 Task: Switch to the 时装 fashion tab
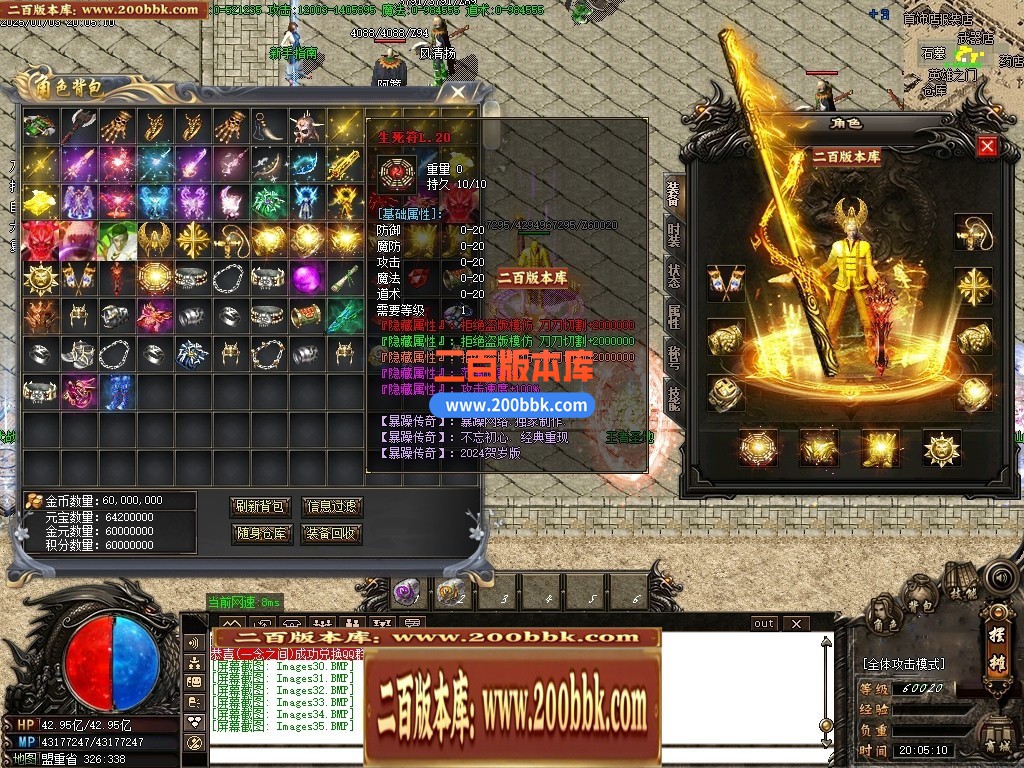click(673, 234)
